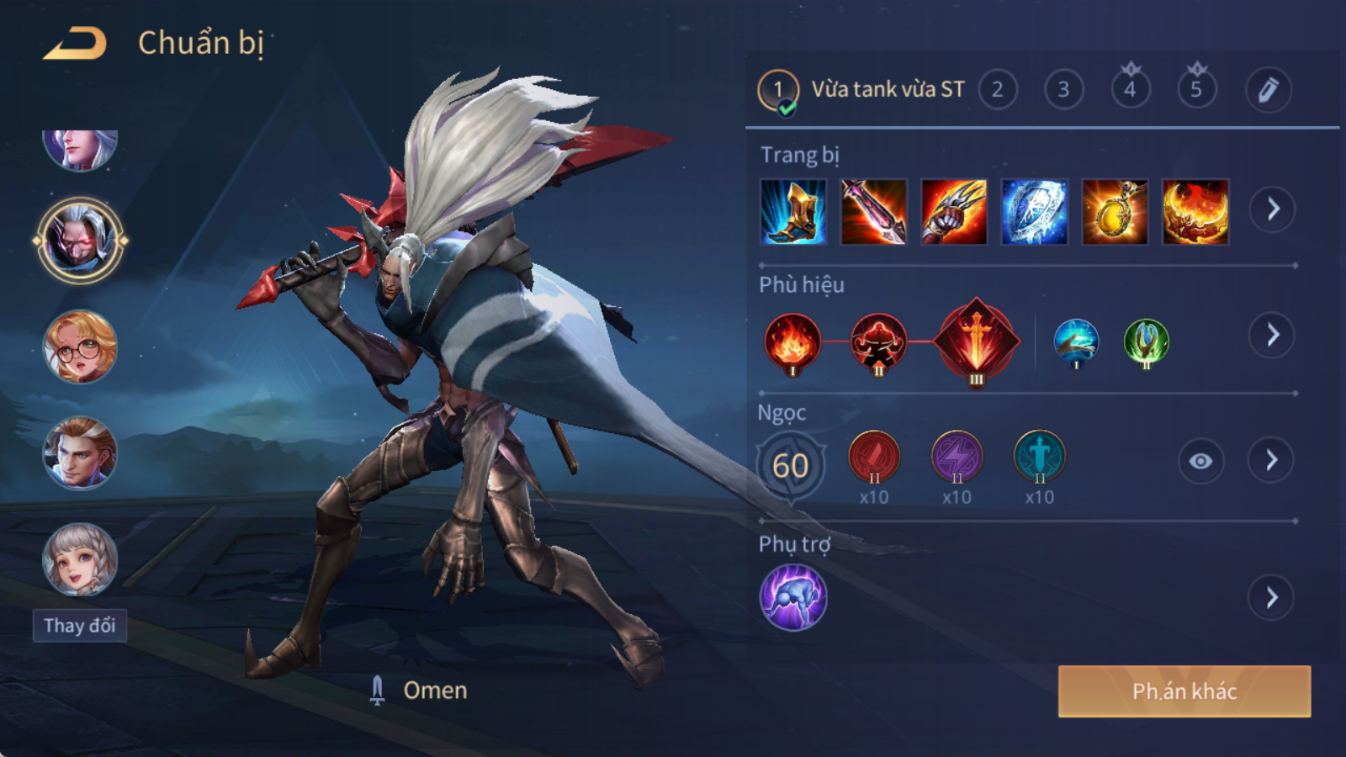This screenshot has width=1346, height=757.
Task: Click the Thay đổi change button
Action: coord(79,626)
